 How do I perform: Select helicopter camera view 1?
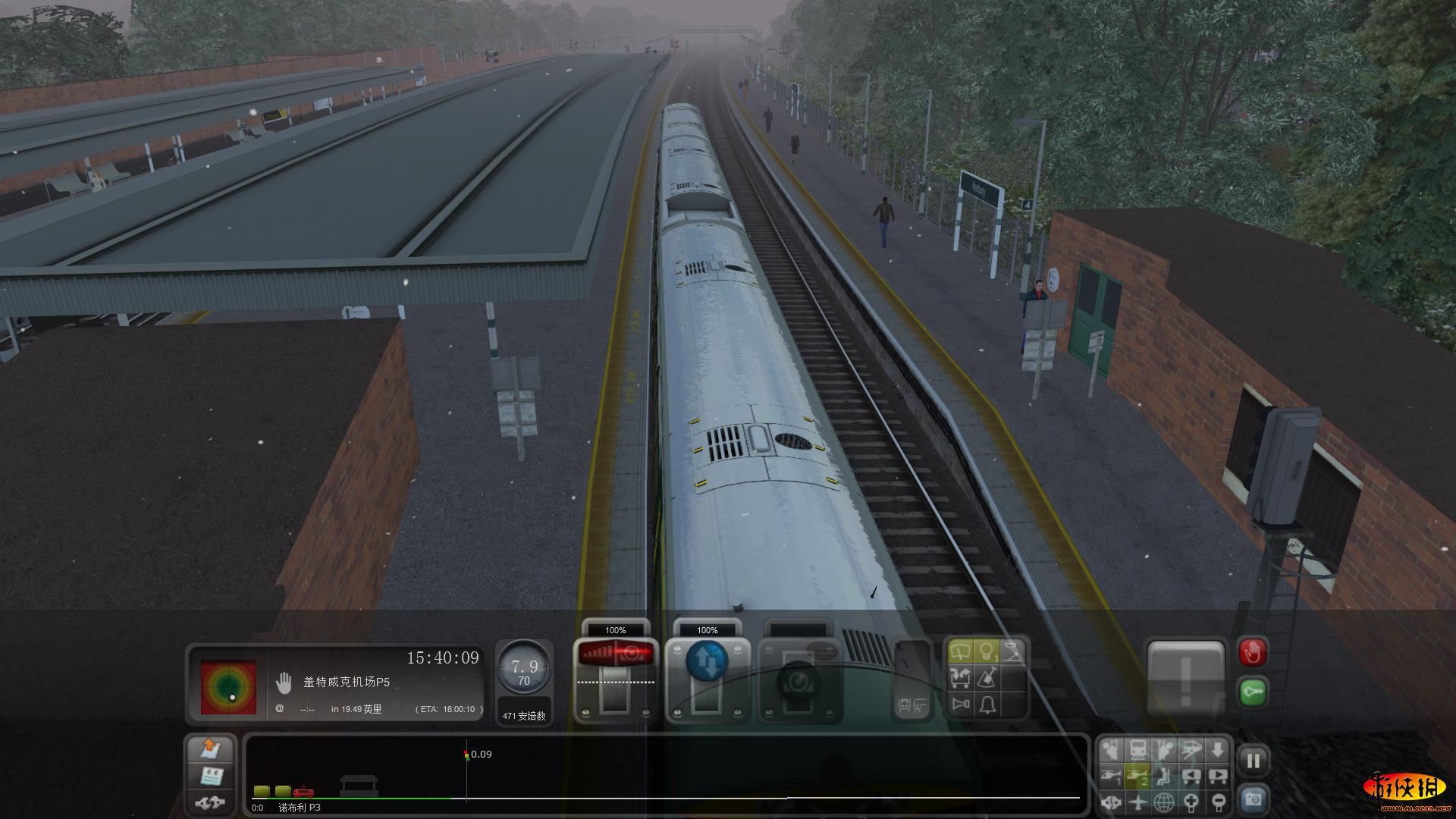point(1111,776)
